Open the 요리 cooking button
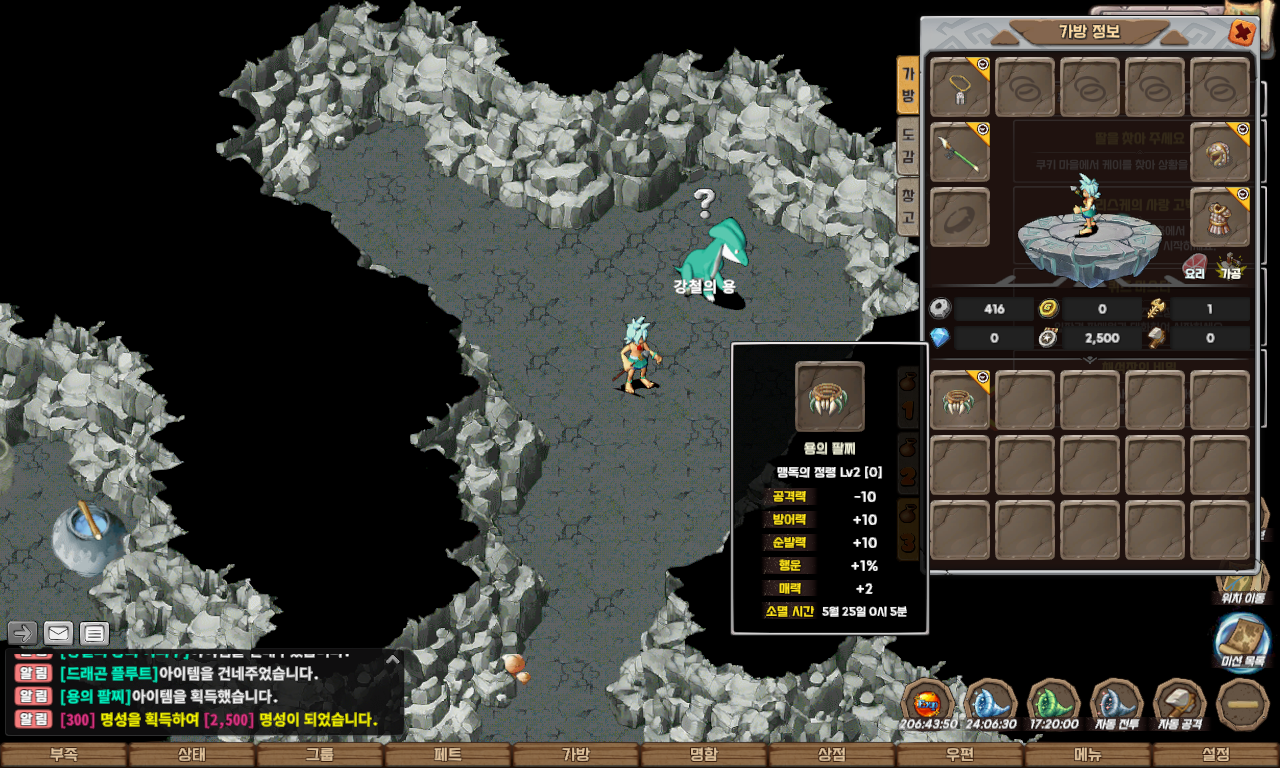The width and height of the screenshot is (1280, 768). click(1195, 267)
